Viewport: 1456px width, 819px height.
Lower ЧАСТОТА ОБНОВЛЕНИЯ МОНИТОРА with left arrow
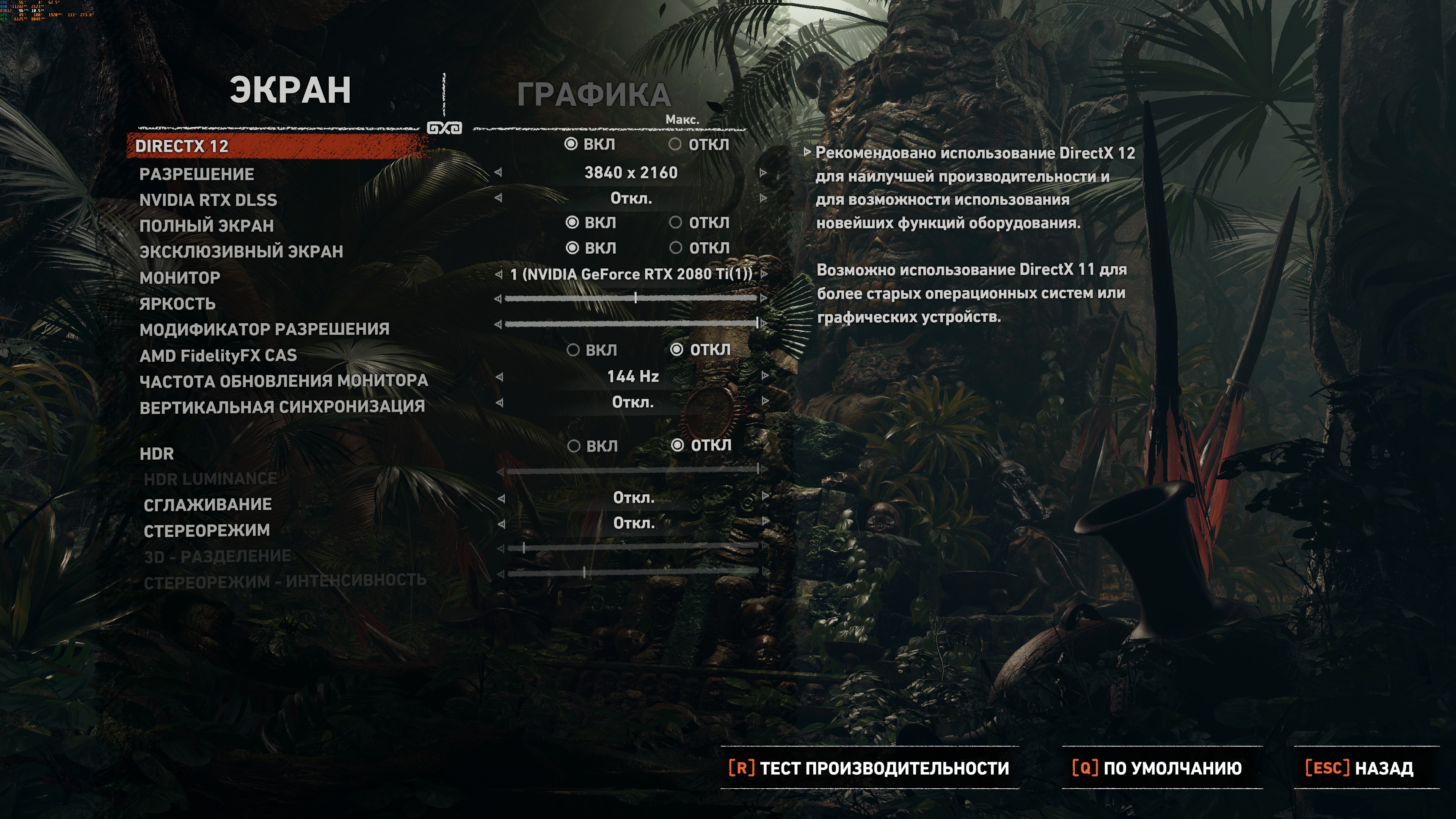499,377
